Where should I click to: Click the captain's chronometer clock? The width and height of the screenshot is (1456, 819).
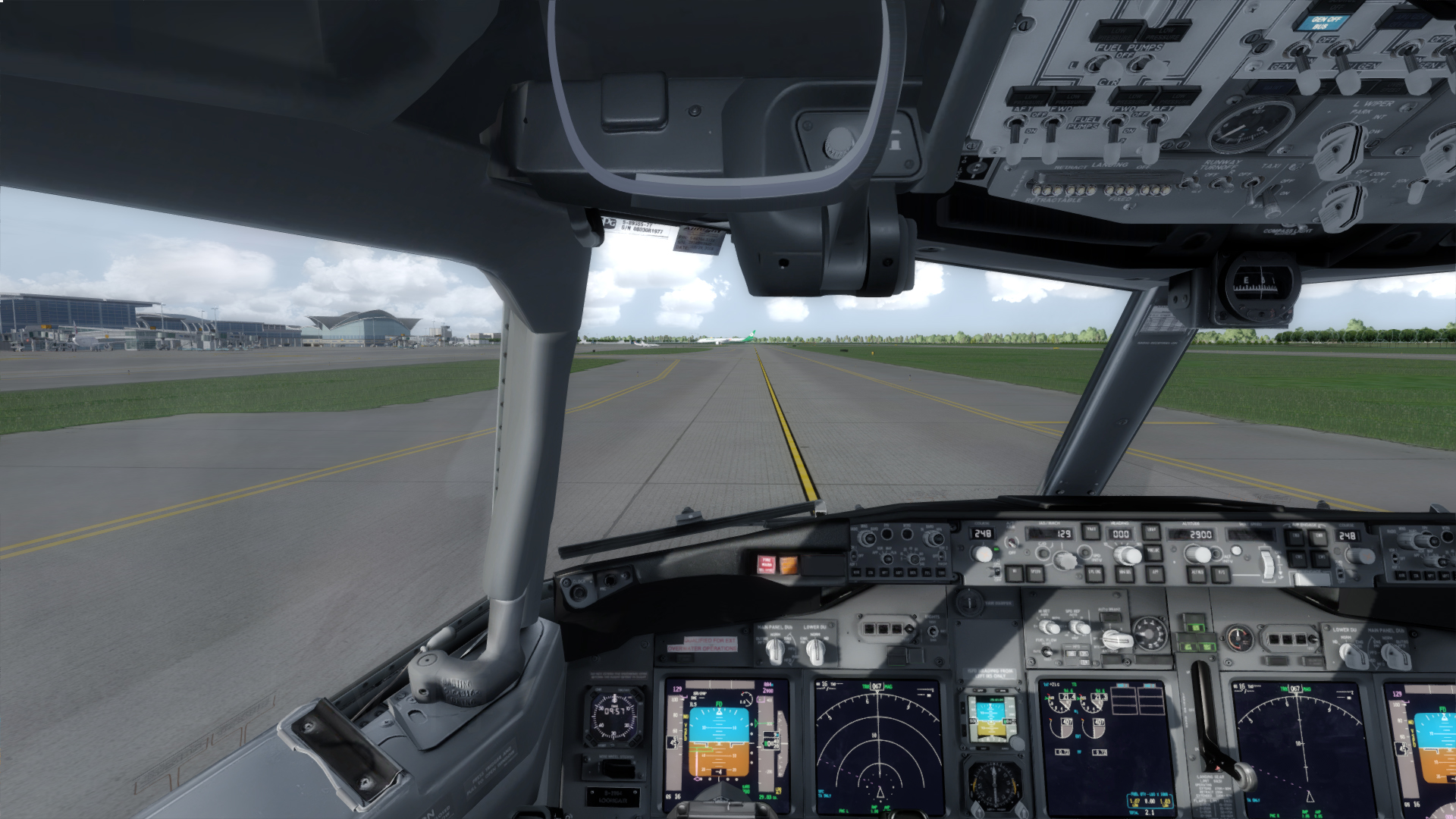point(615,714)
